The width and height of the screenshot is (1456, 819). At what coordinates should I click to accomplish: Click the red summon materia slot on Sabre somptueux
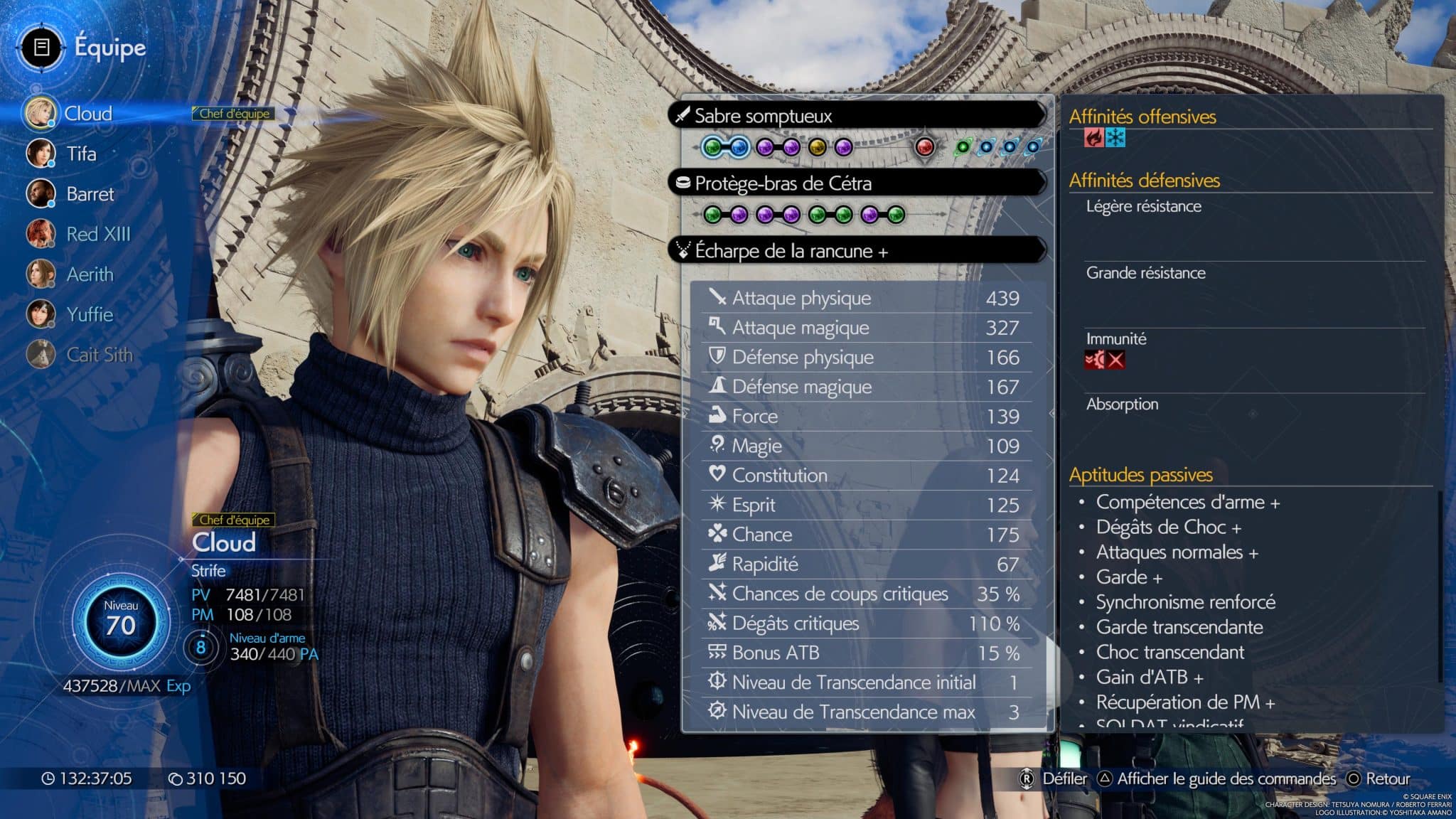tap(925, 146)
